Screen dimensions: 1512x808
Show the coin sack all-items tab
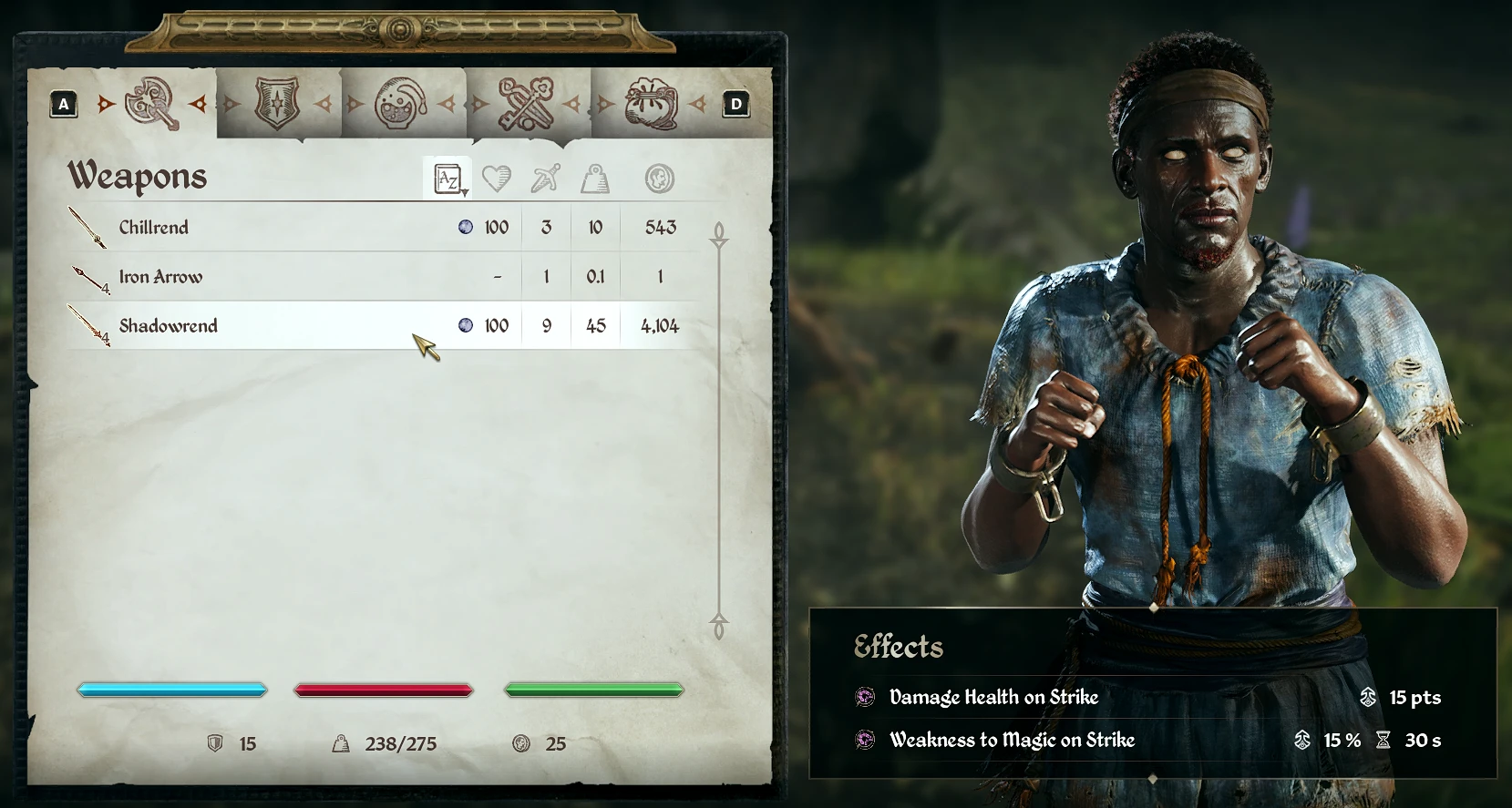(x=649, y=104)
